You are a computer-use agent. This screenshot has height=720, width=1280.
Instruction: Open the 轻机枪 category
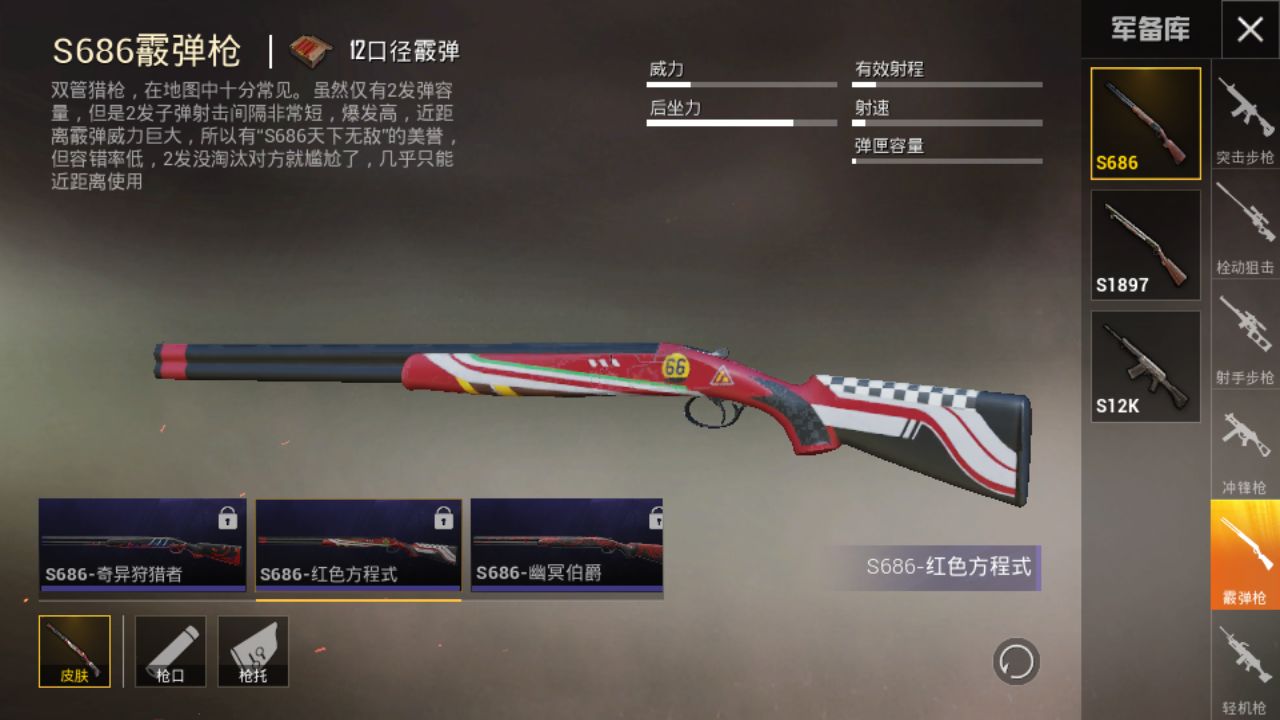(1245, 665)
